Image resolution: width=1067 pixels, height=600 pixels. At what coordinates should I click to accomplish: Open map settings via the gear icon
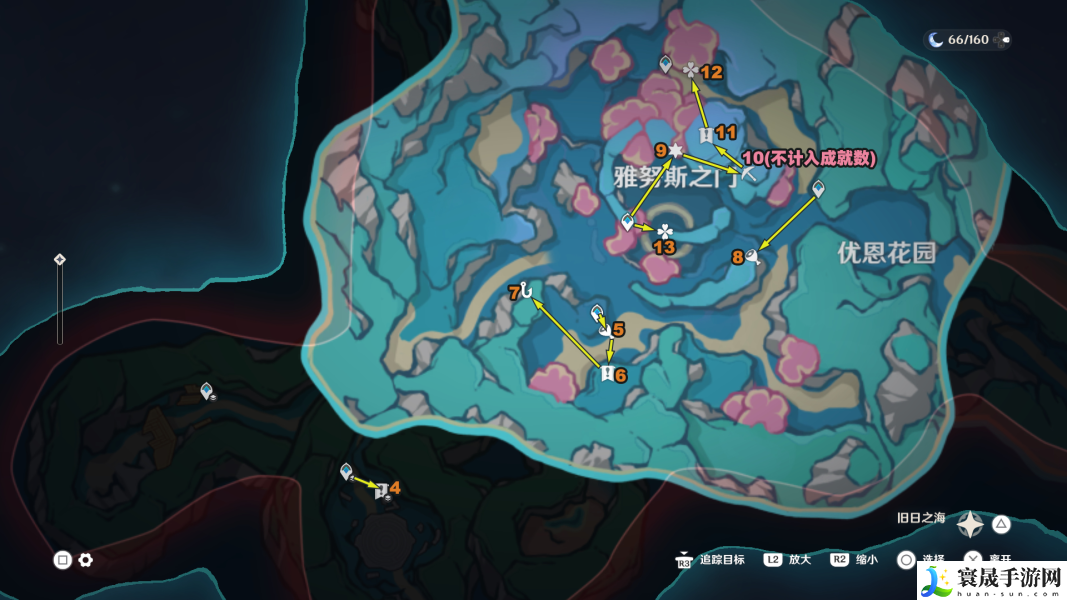pyautogui.click(x=86, y=560)
